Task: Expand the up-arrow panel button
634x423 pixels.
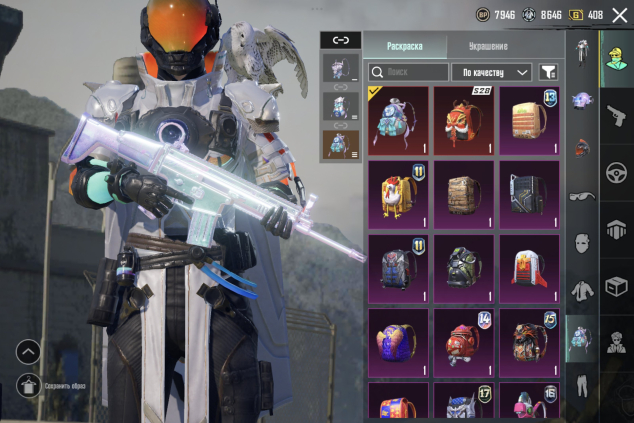Action: (x=28, y=352)
